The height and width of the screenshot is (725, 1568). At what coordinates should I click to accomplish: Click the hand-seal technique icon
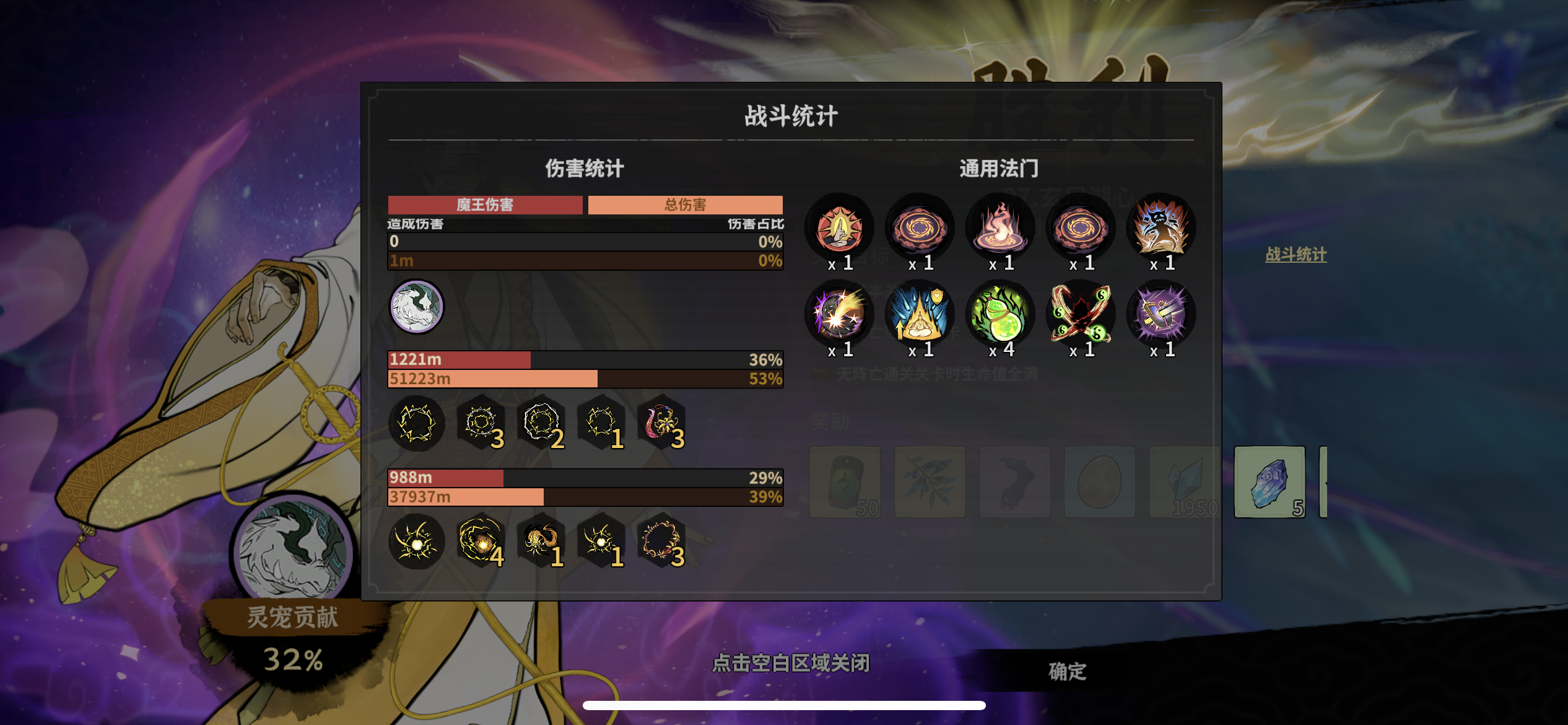[839, 227]
